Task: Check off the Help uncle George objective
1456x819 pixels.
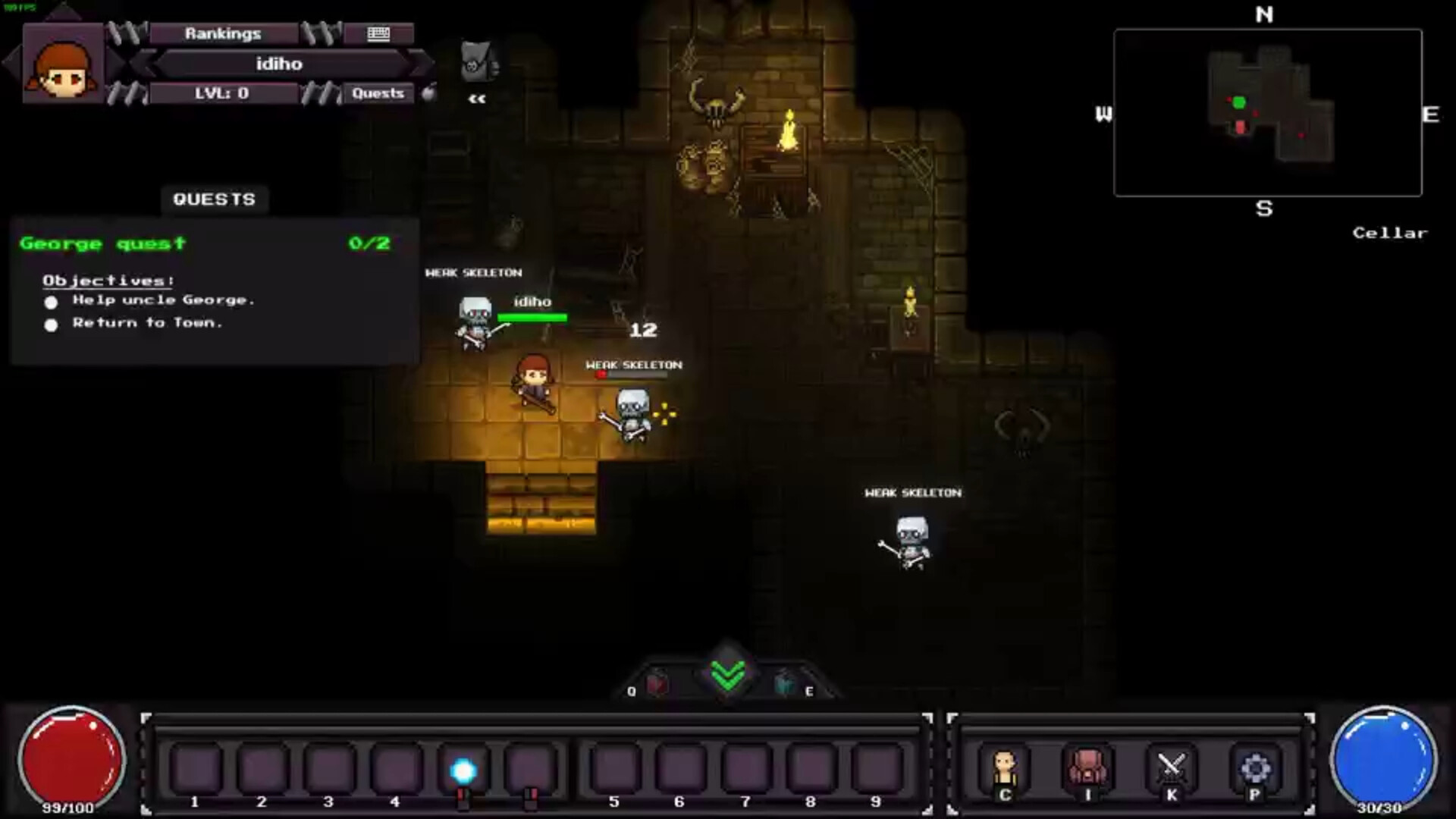Action: [x=51, y=302]
